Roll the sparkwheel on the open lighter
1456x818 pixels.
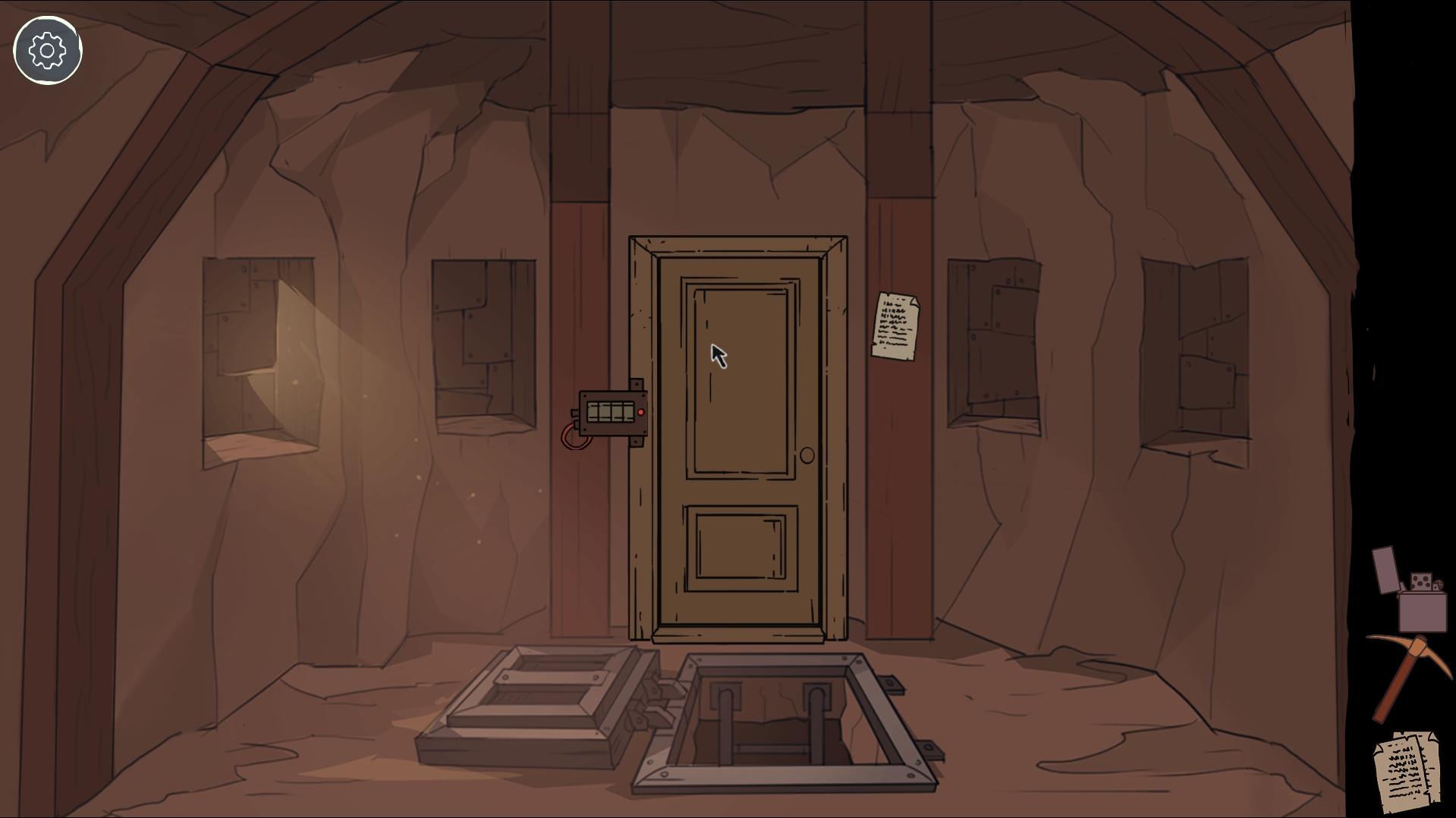coord(1439,584)
